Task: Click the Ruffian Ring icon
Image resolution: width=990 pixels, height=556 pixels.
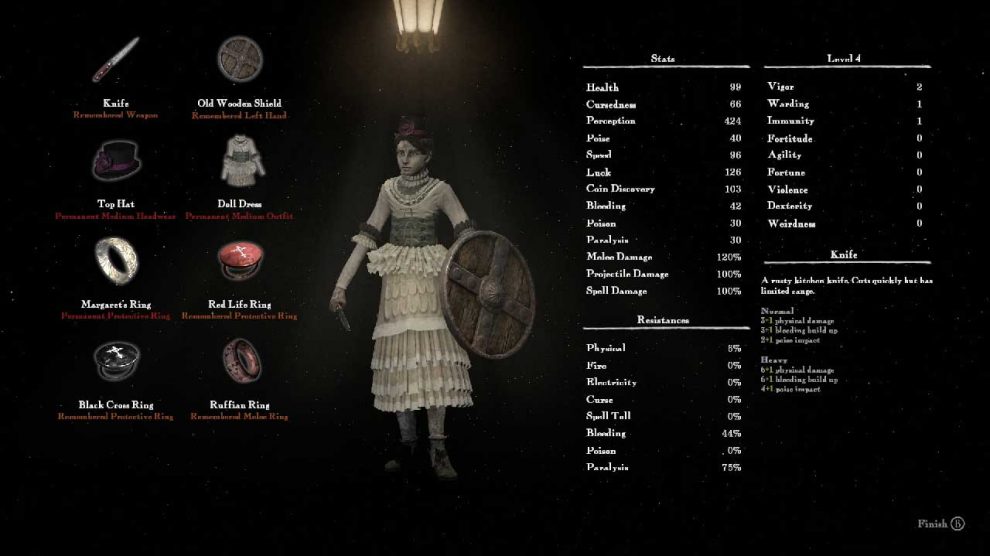Action: 239,361
